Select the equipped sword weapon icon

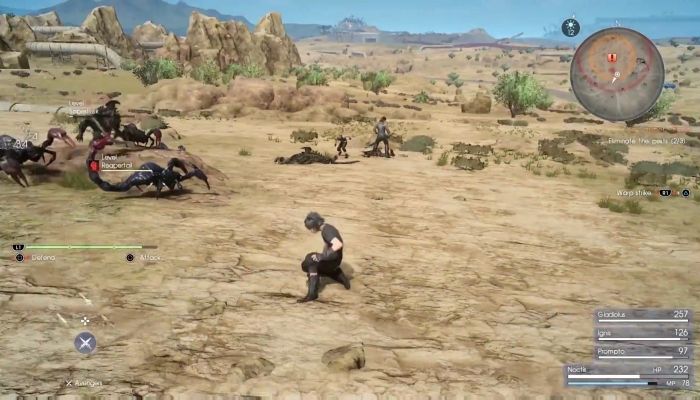click(x=85, y=342)
